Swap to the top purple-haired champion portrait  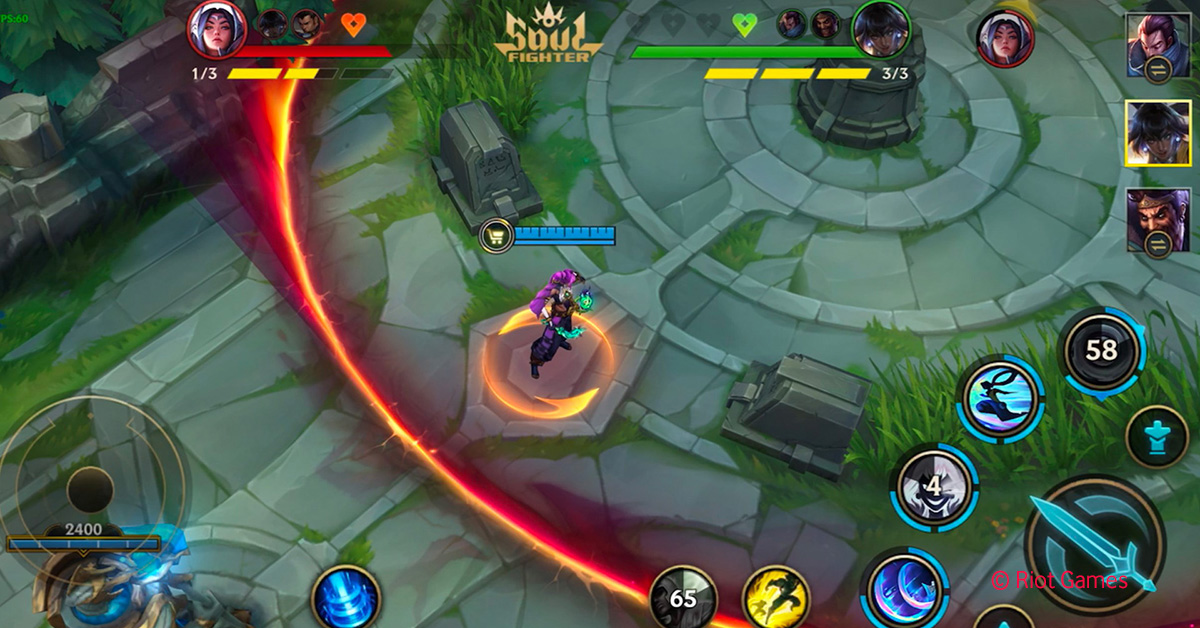pos(1158,45)
